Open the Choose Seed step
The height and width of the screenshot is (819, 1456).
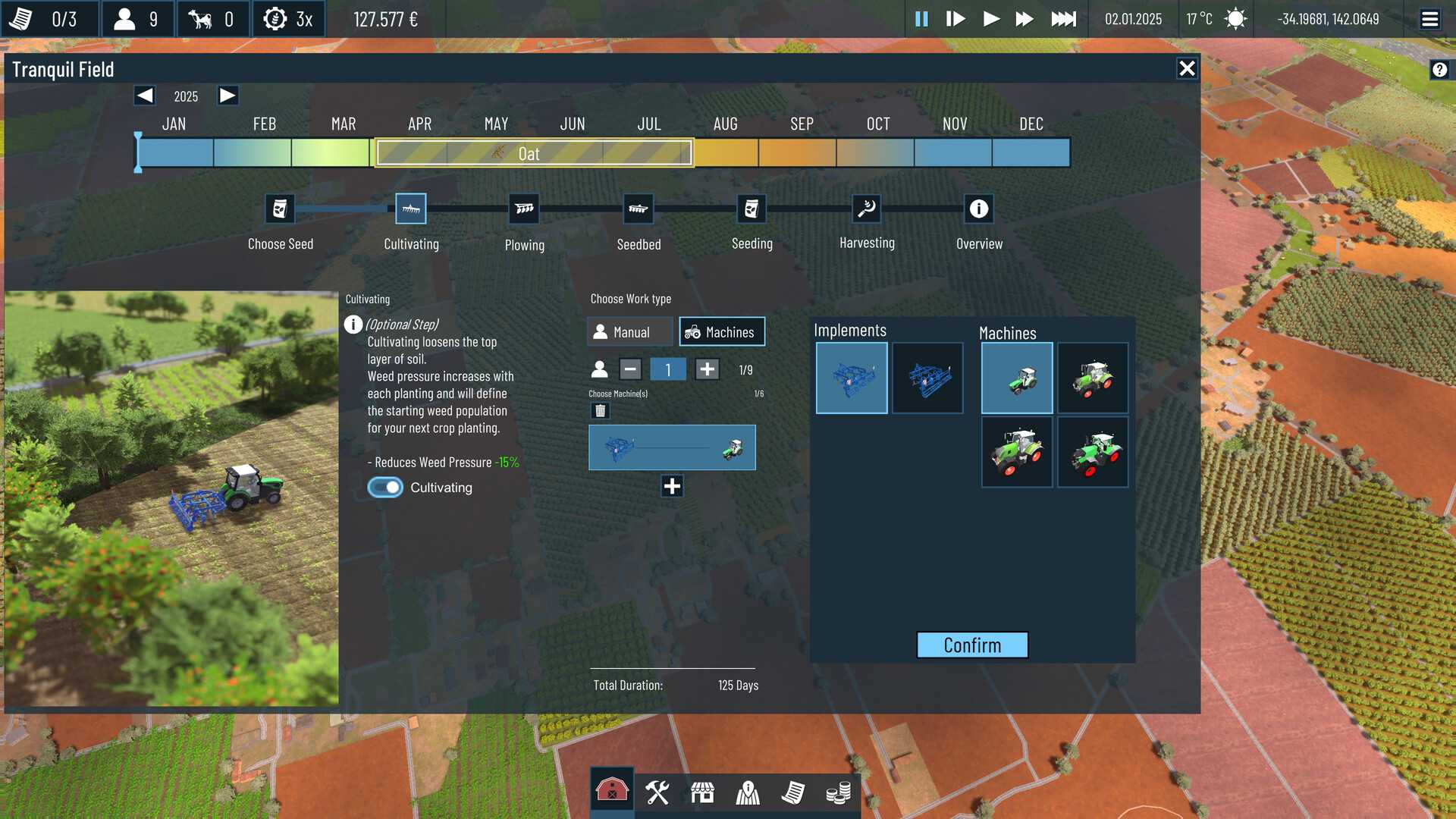tap(280, 209)
